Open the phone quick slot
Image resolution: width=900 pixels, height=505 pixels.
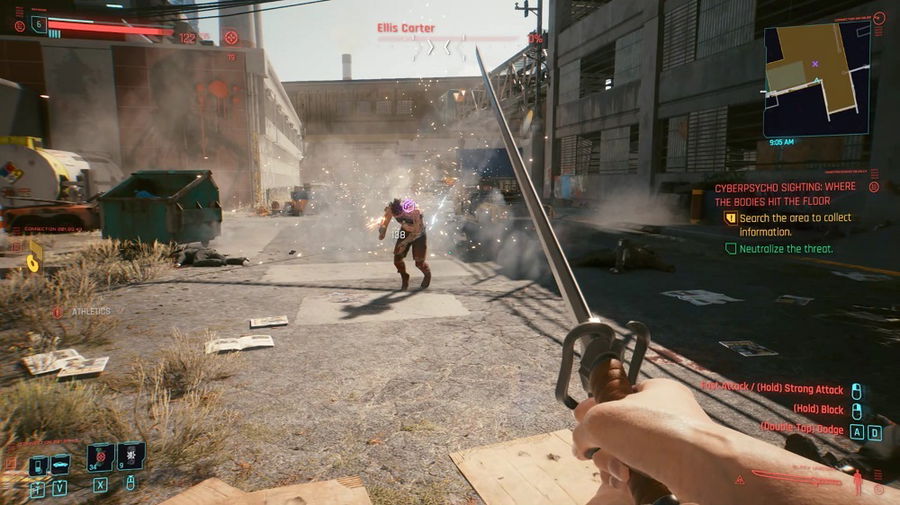(37, 465)
